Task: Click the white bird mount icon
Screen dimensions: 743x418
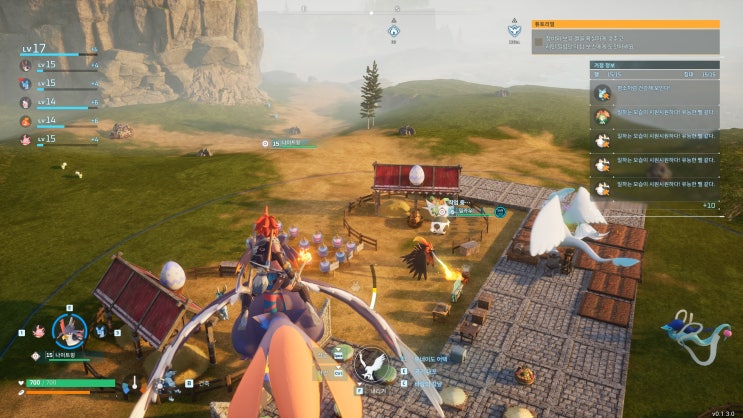Action: coord(372,362)
